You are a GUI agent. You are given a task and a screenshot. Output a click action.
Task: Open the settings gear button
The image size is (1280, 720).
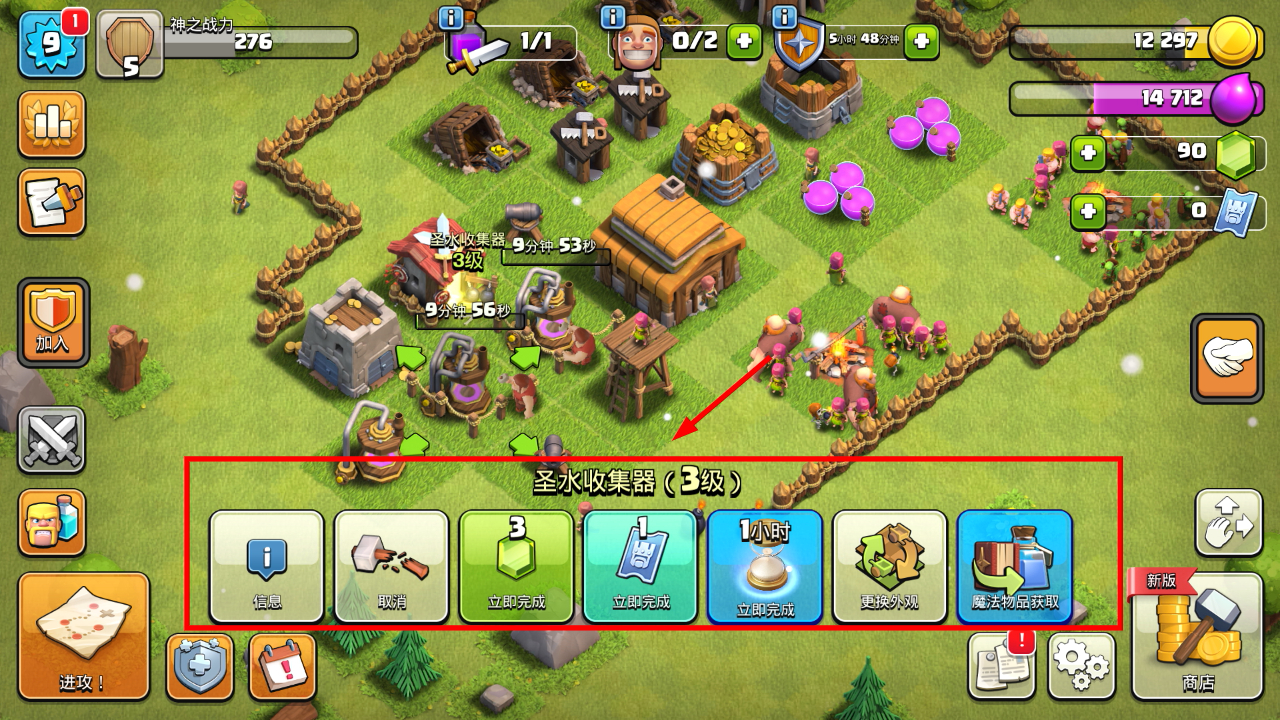1082,665
